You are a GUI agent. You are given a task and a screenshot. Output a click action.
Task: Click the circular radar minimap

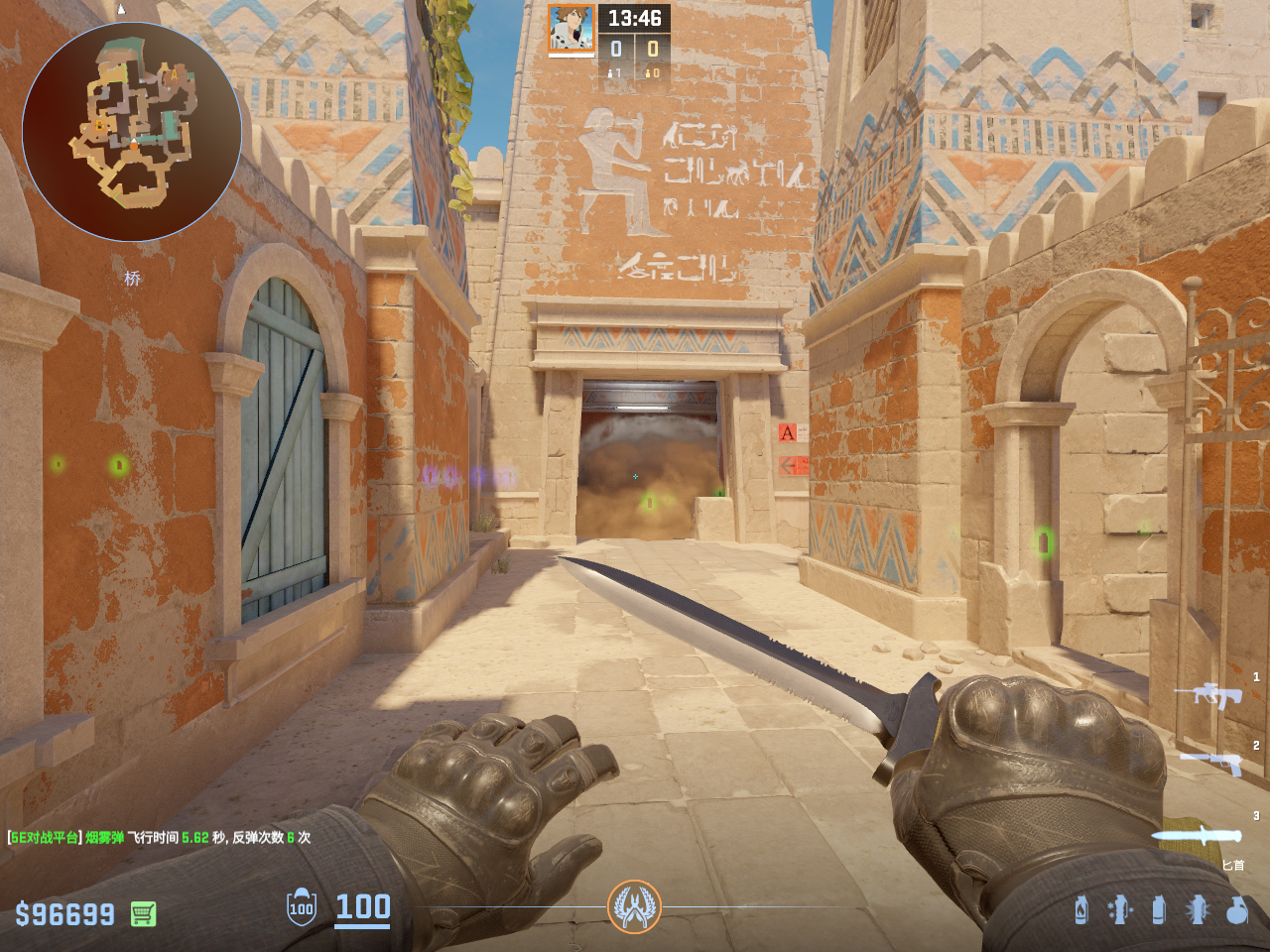click(x=132, y=132)
